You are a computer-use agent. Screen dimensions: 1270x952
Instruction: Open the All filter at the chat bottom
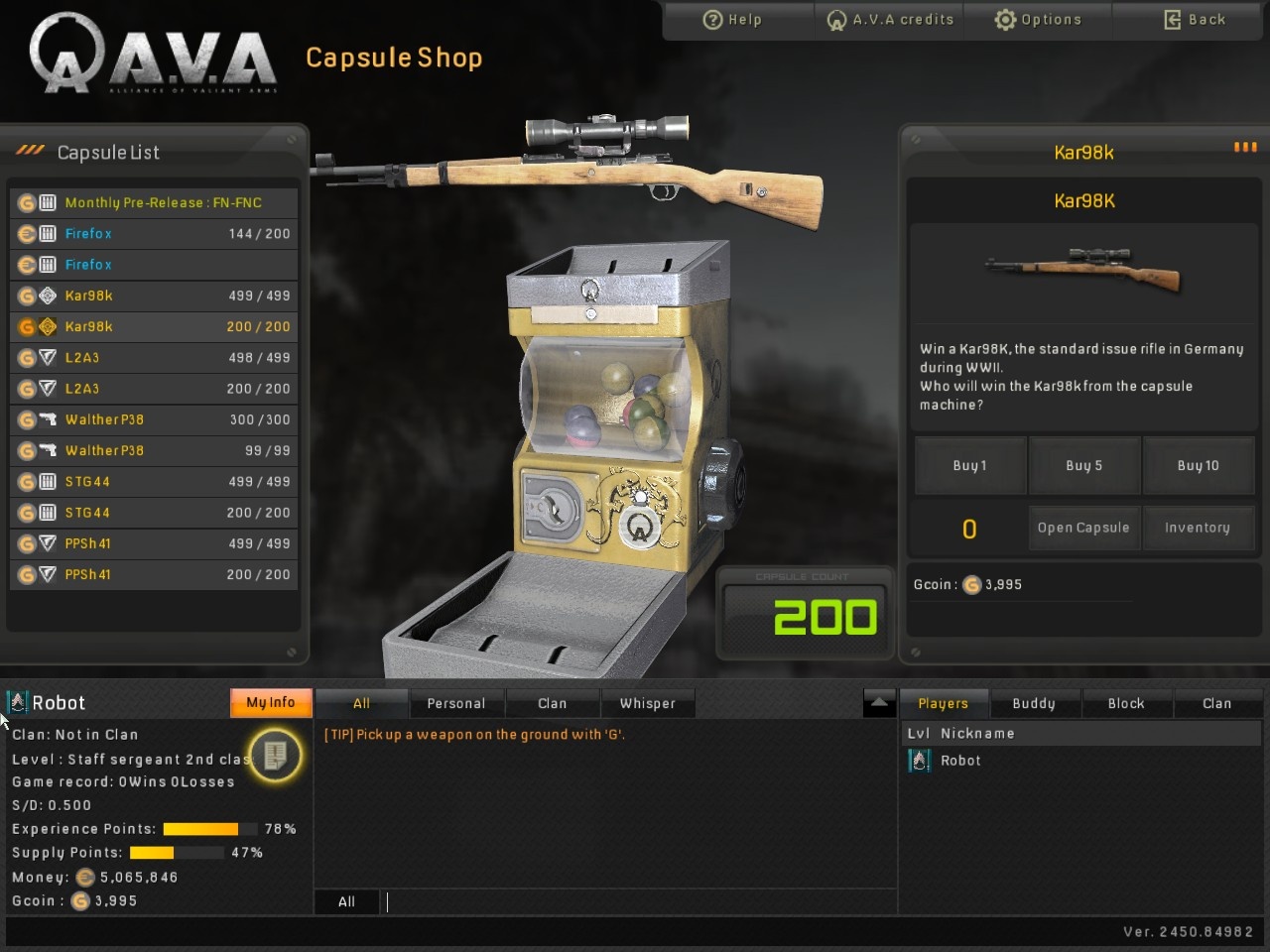(346, 901)
